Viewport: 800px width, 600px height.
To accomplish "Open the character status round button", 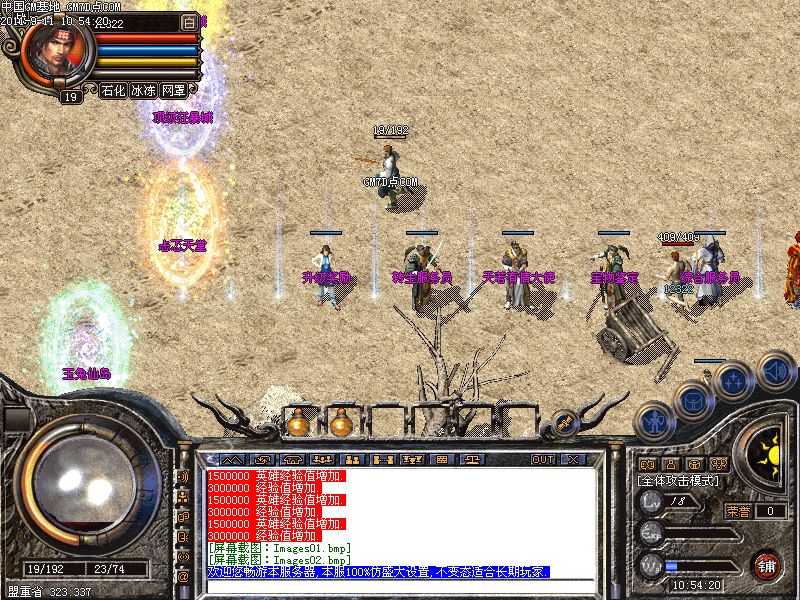I will tap(653, 421).
